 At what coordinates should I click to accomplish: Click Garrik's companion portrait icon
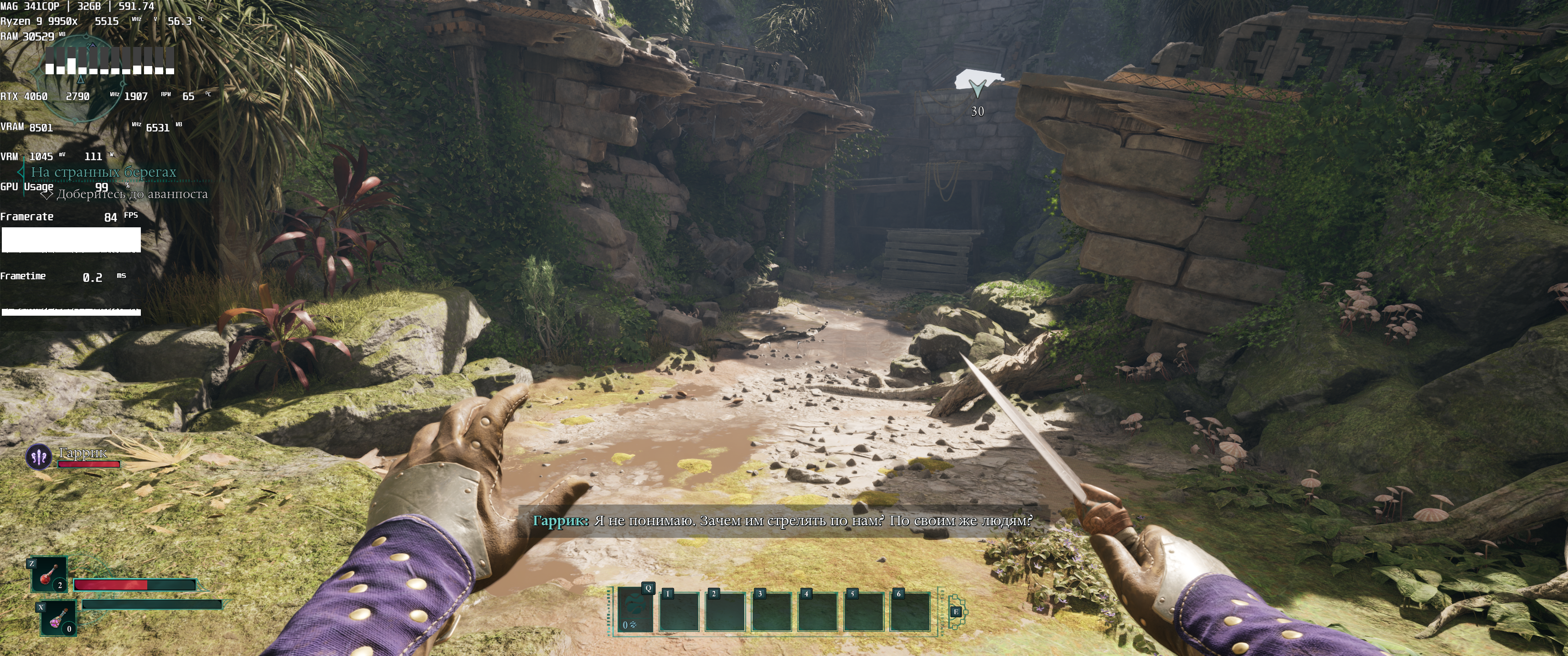(x=39, y=456)
